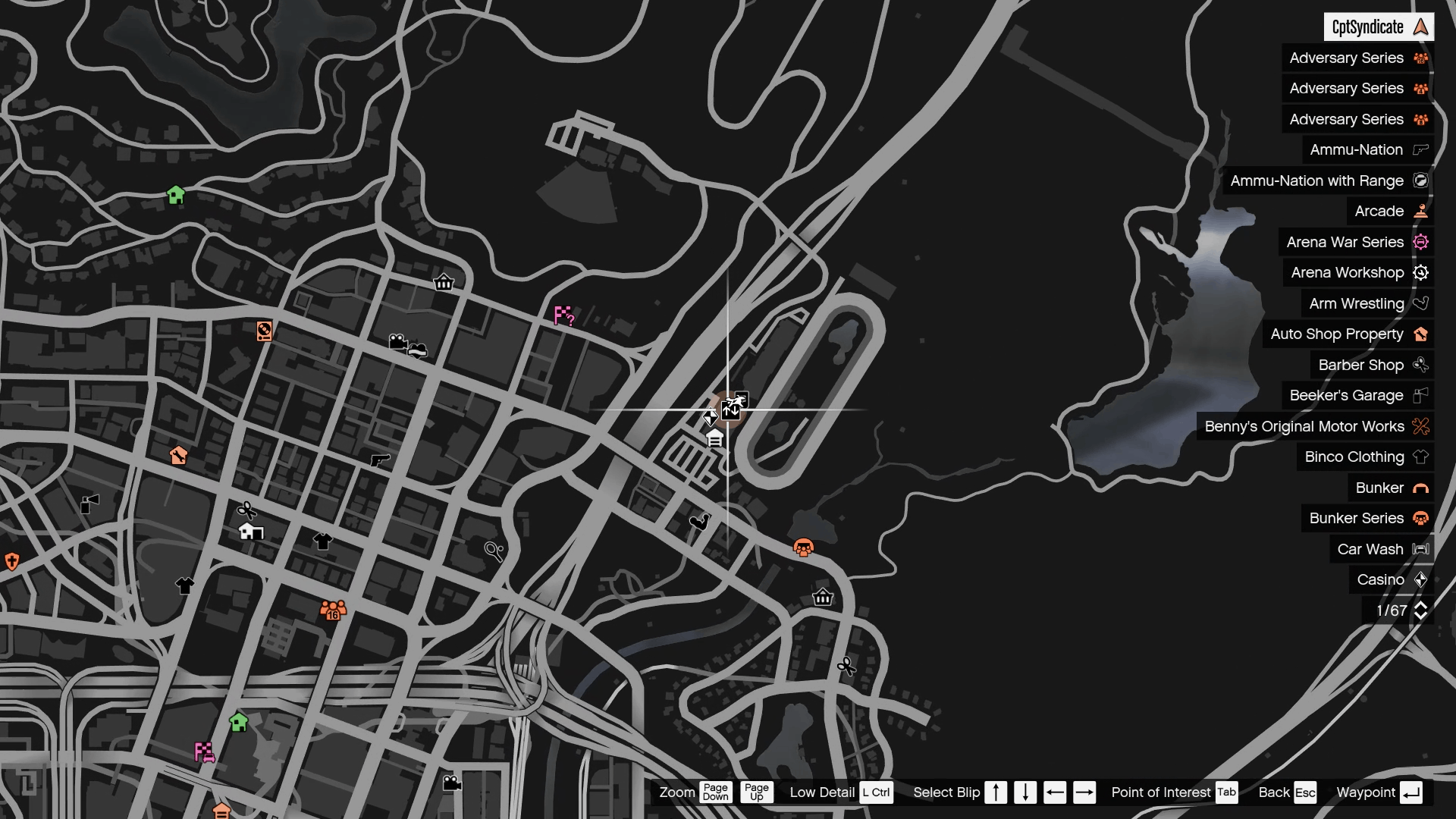Viewport: 1456px width, 819px height.
Task: Select the black hand blip near the racetrack
Action: click(x=701, y=521)
